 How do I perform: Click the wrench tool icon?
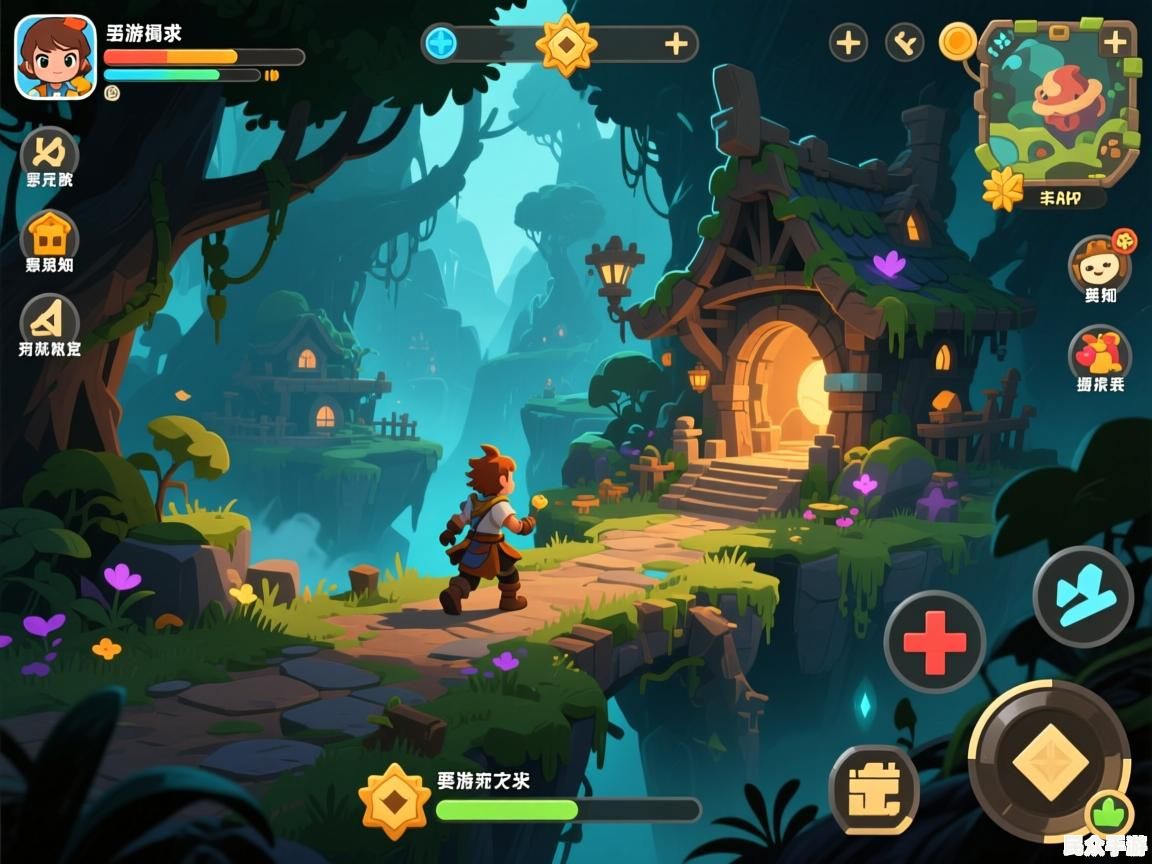(x=905, y=43)
